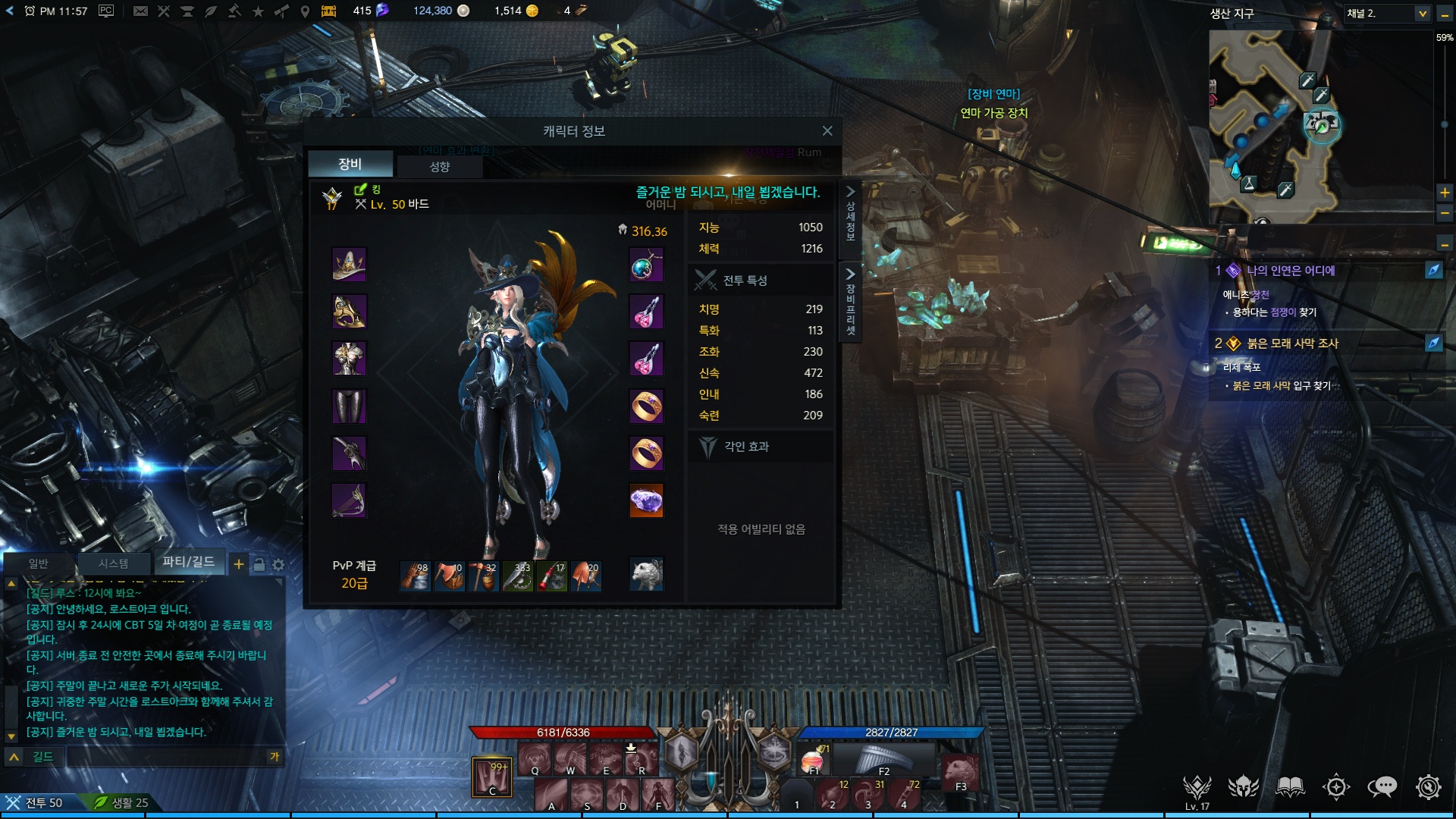Select the 붉은 모래 사막 조사 quest
The height and width of the screenshot is (819, 1456).
1292,344
